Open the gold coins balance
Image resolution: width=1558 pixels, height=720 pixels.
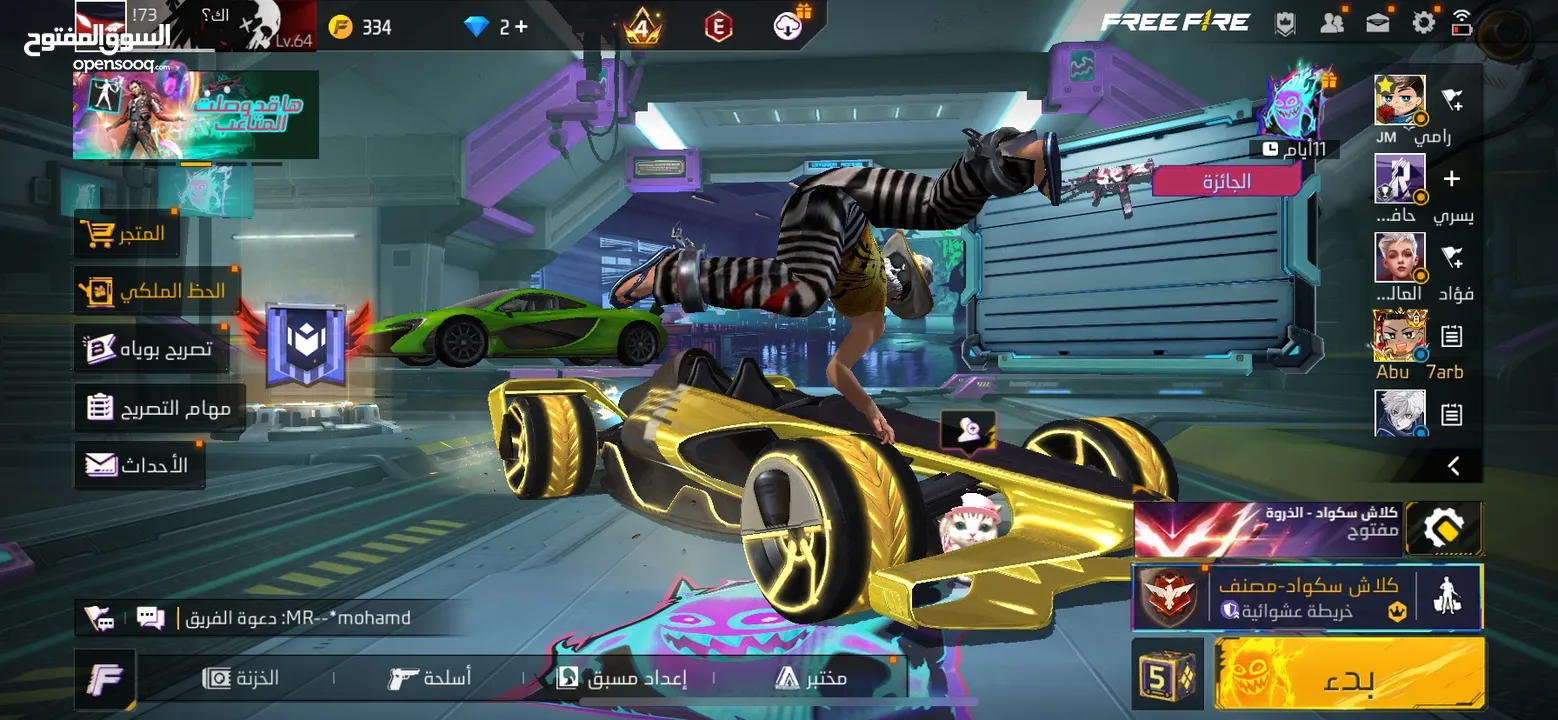[361, 27]
